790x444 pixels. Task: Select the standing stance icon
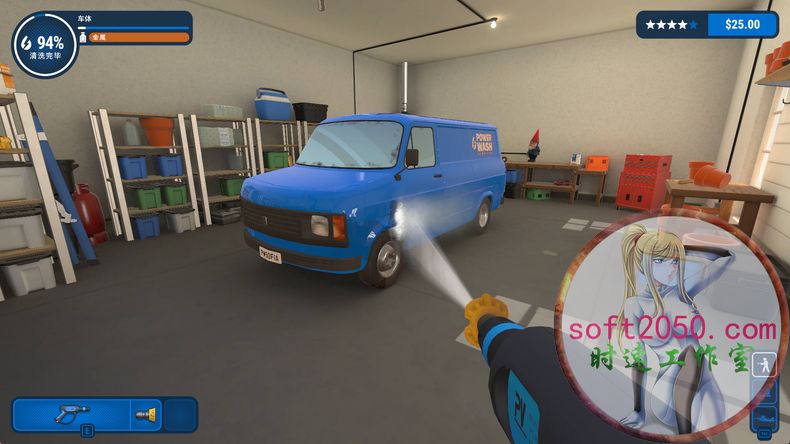(x=763, y=364)
